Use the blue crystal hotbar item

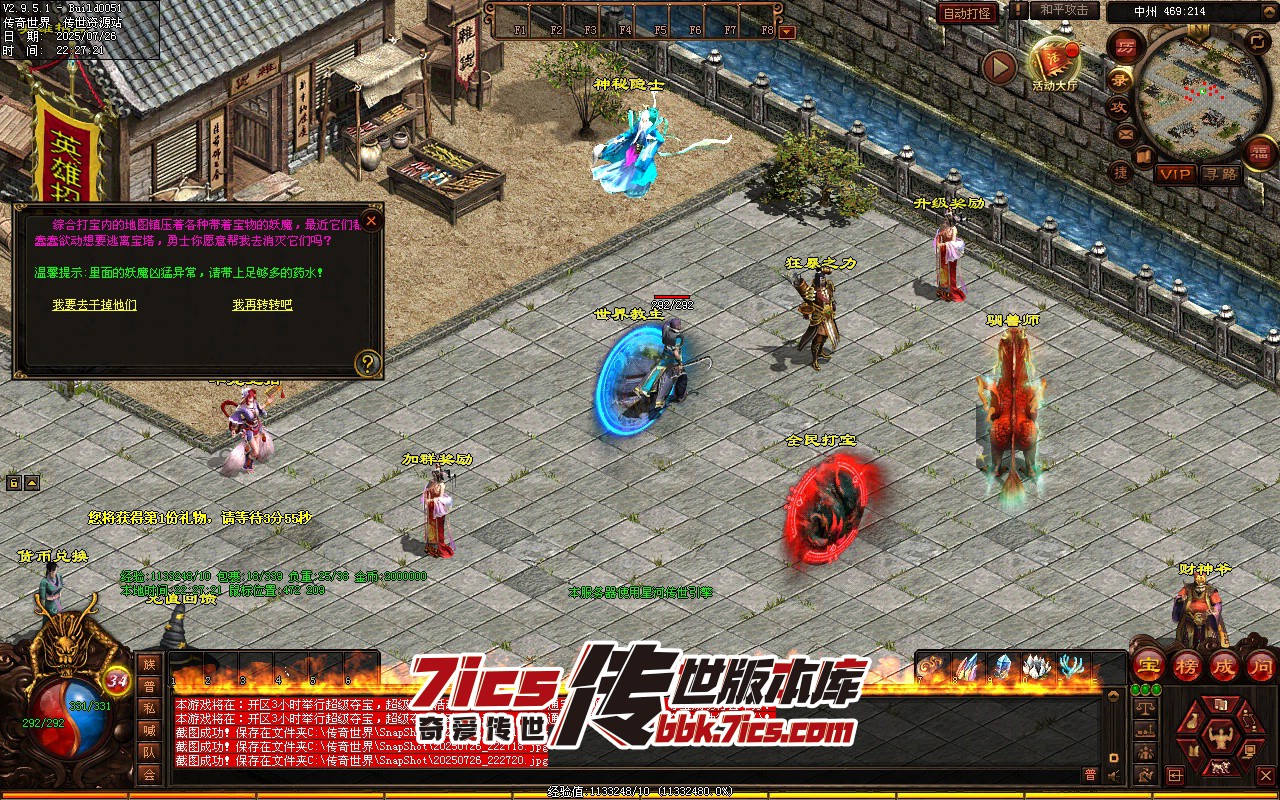pyautogui.click(x=1002, y=666)
